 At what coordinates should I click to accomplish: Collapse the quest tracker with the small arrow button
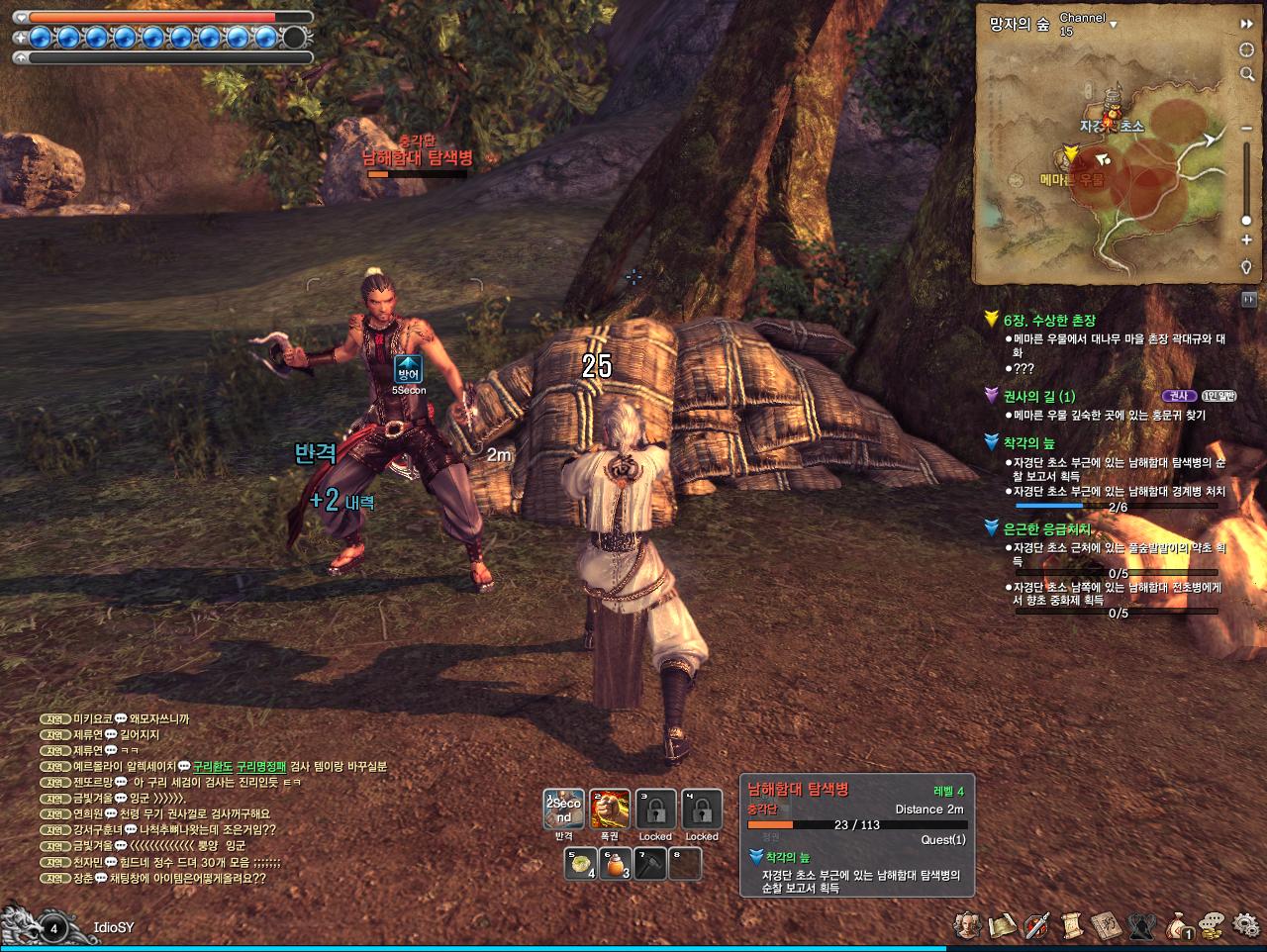pos(1248,299)
